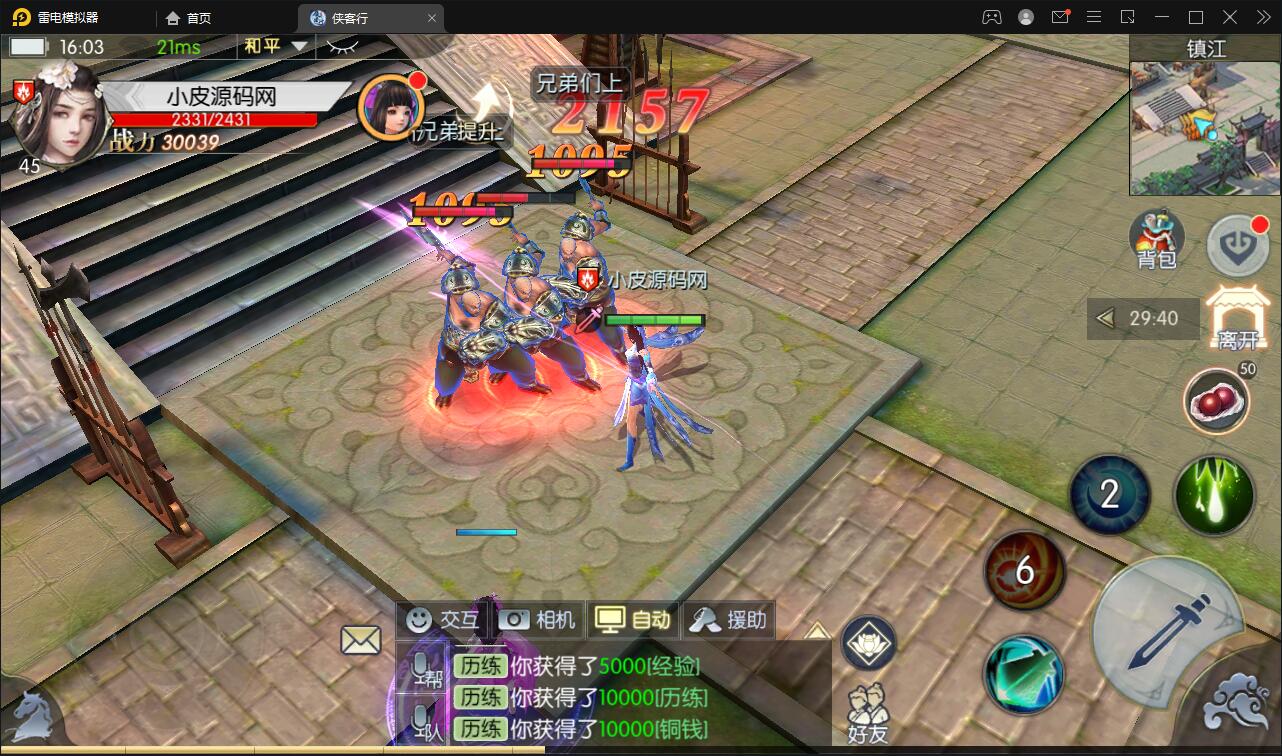Screen dimensions: 1282x756
Task: Close the 侠客行 emulator tab
Action: pyautogui.click(x=432, y=18)
